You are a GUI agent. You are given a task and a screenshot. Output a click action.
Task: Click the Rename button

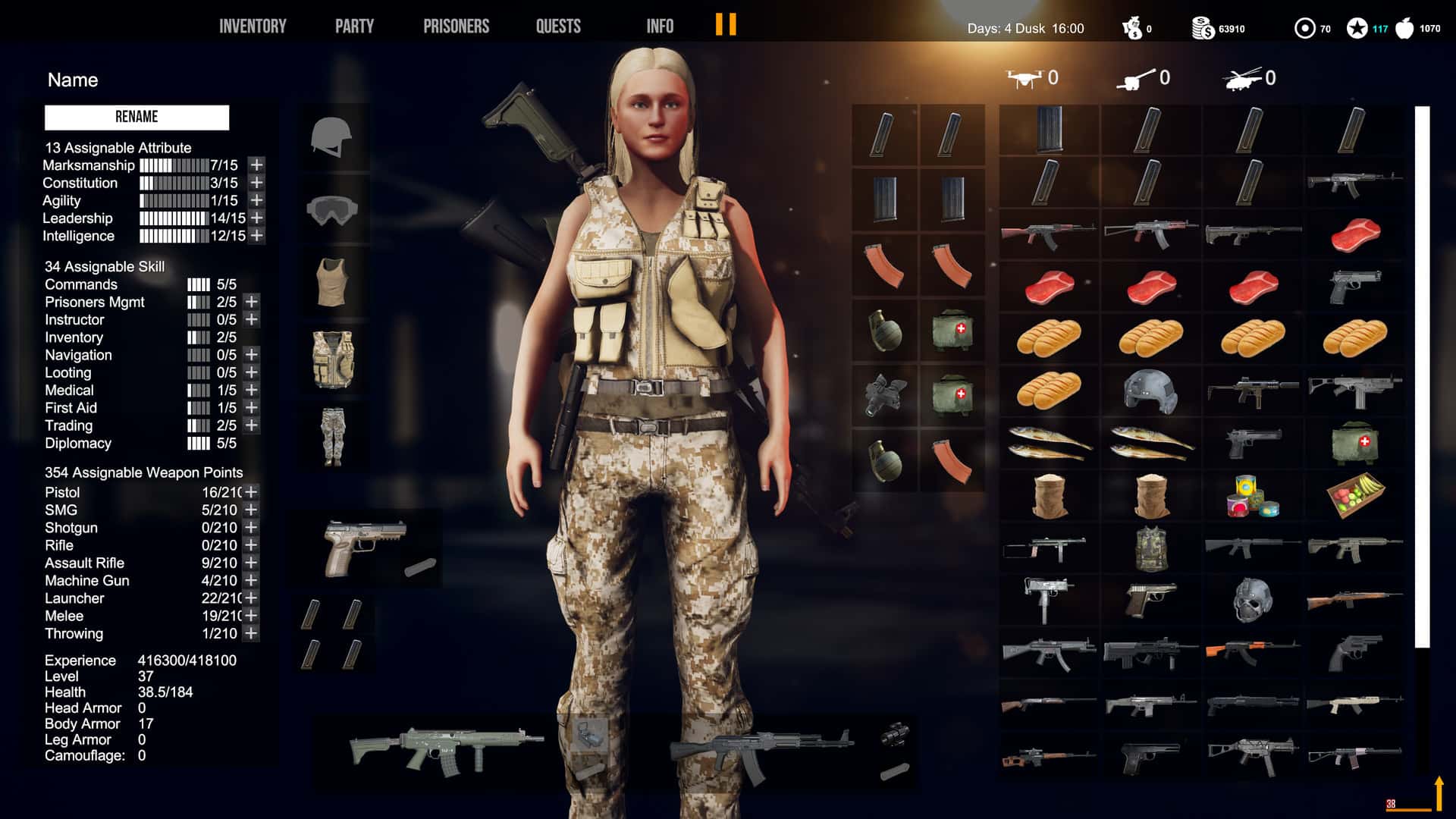137,117
